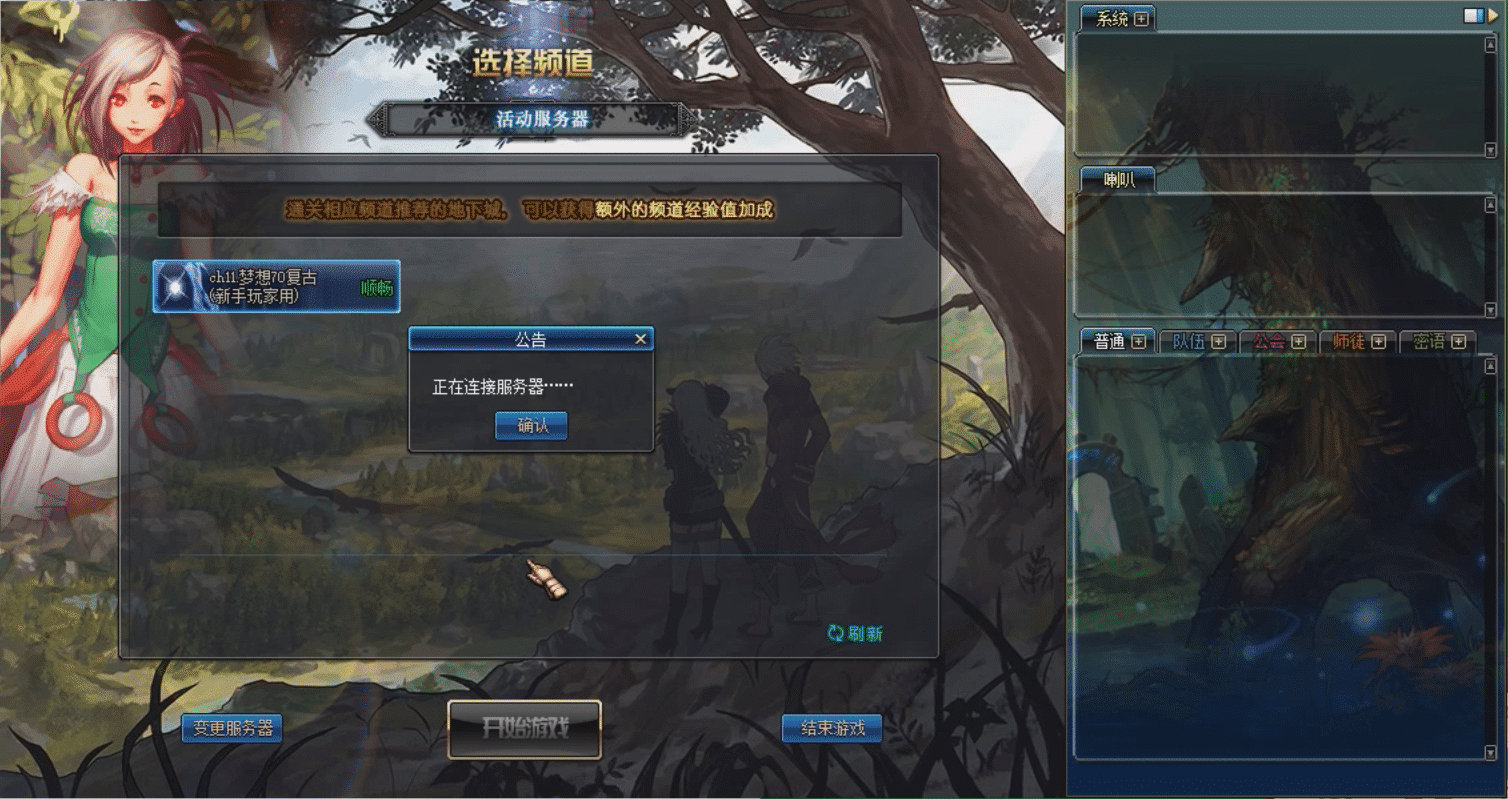1508x799 pixels.
Task: Open the 系统 tab's plus icon
Action: coord(1141,17)
